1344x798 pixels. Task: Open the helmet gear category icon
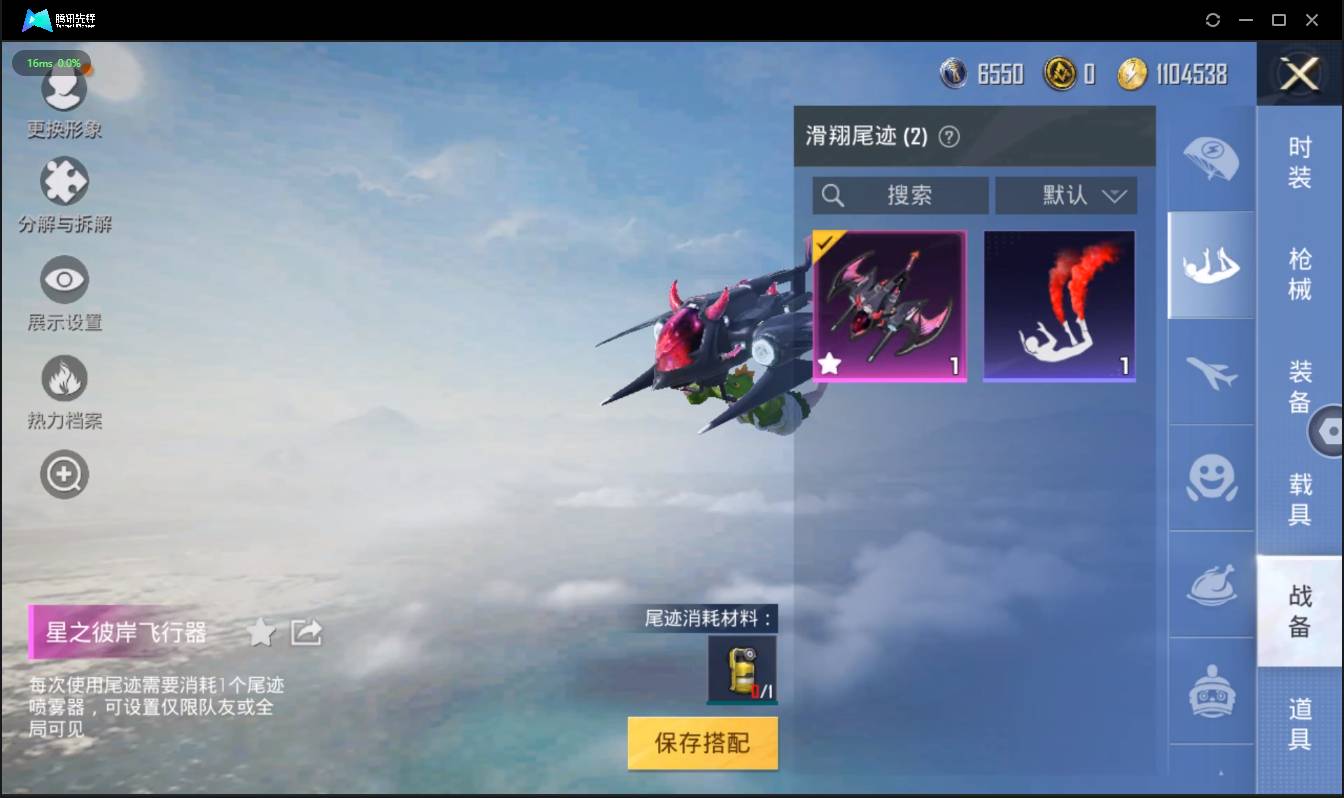1211,690
